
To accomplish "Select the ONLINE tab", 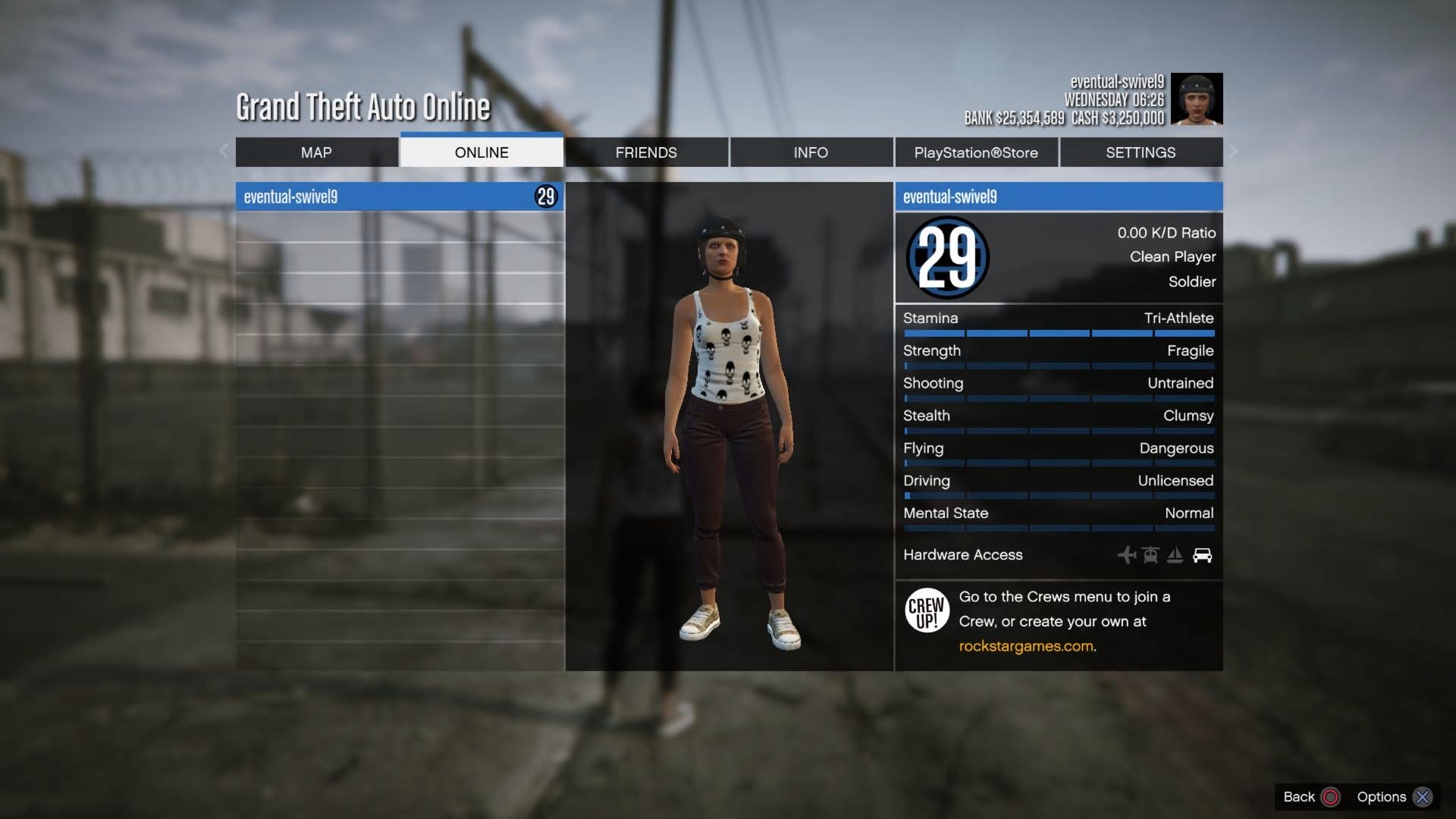I will coord(482,152).
